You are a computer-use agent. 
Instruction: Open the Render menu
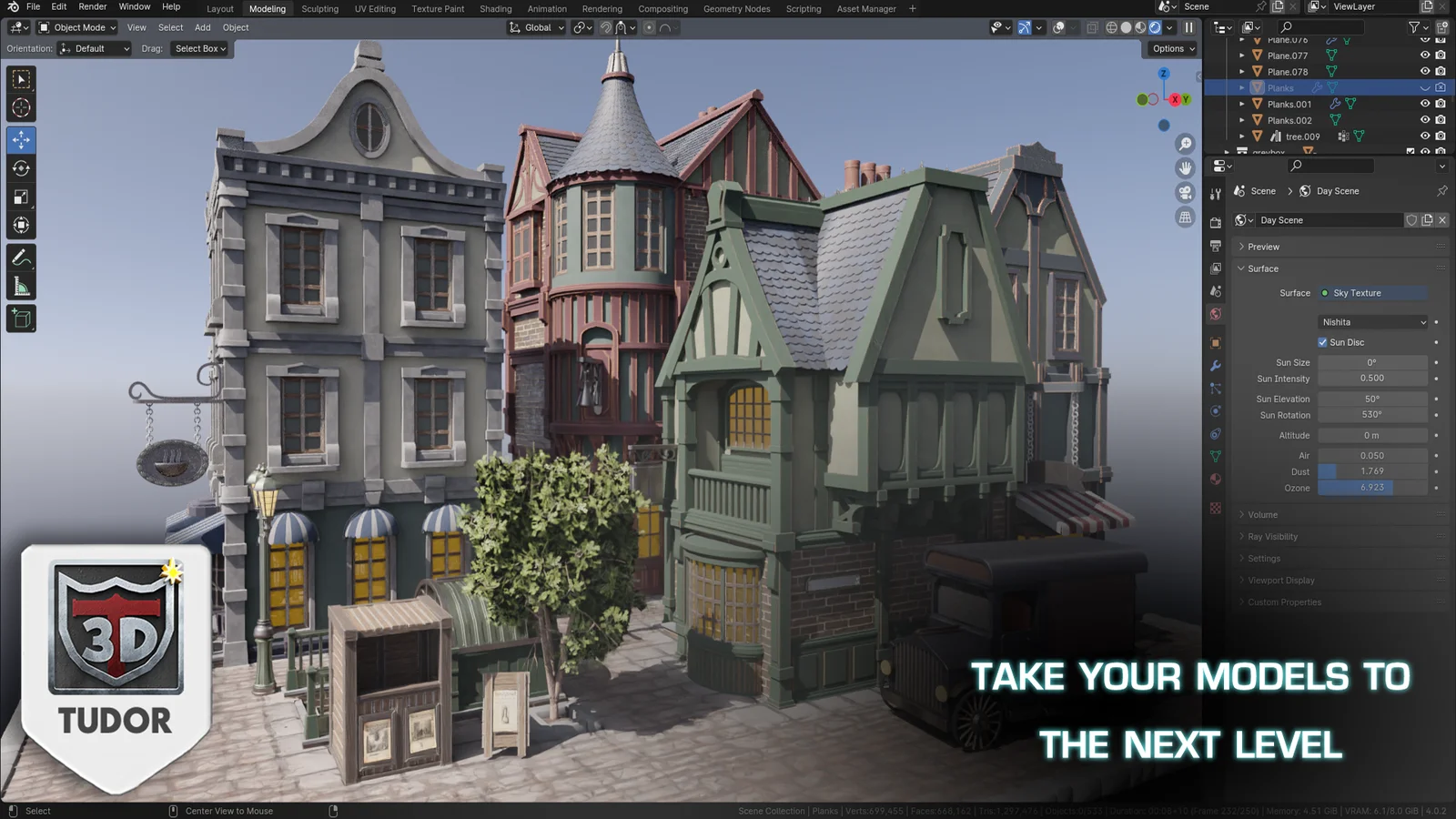(92, 6)
